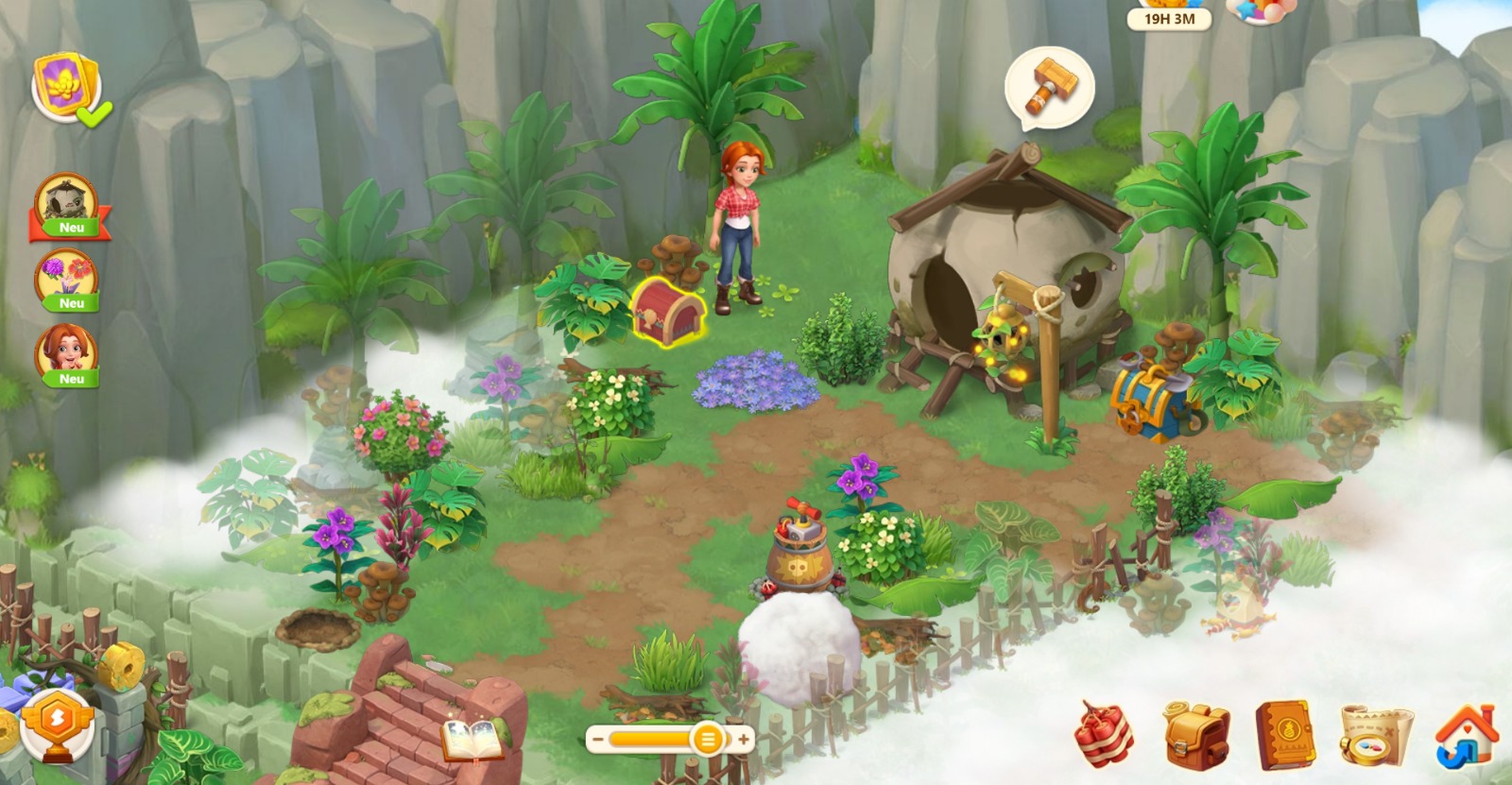Open the timed event showing 19H 3M
1512x785 pixels.
pos(1169,18)
